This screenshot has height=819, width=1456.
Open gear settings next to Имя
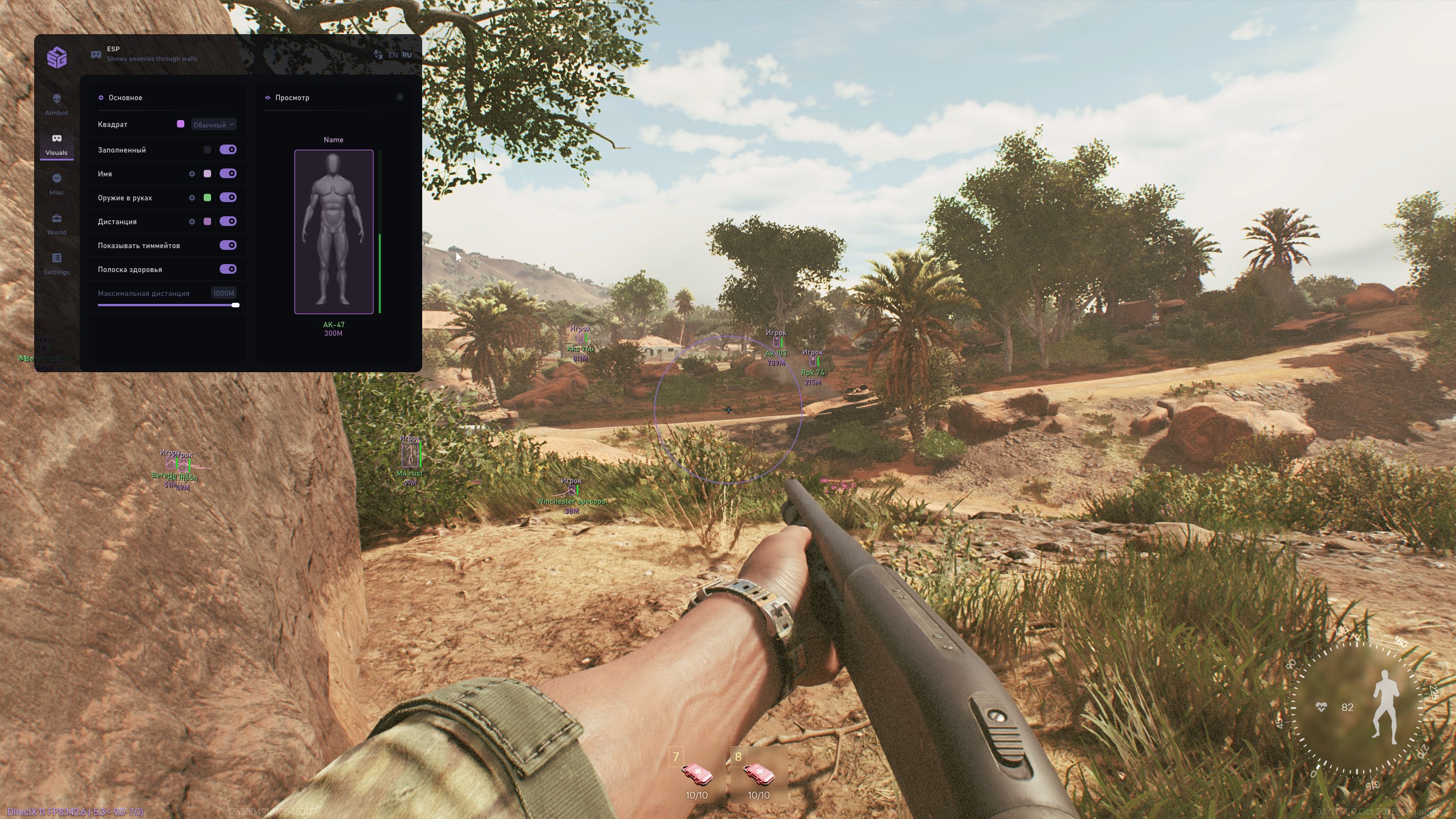192,174
